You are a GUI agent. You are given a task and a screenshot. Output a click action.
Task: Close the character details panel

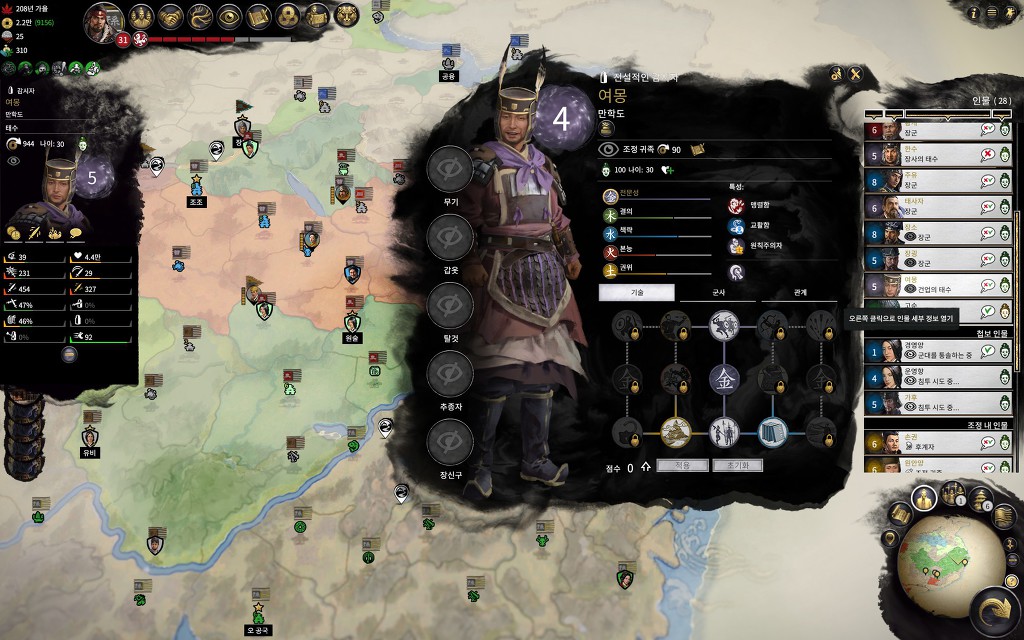(856, 74)
